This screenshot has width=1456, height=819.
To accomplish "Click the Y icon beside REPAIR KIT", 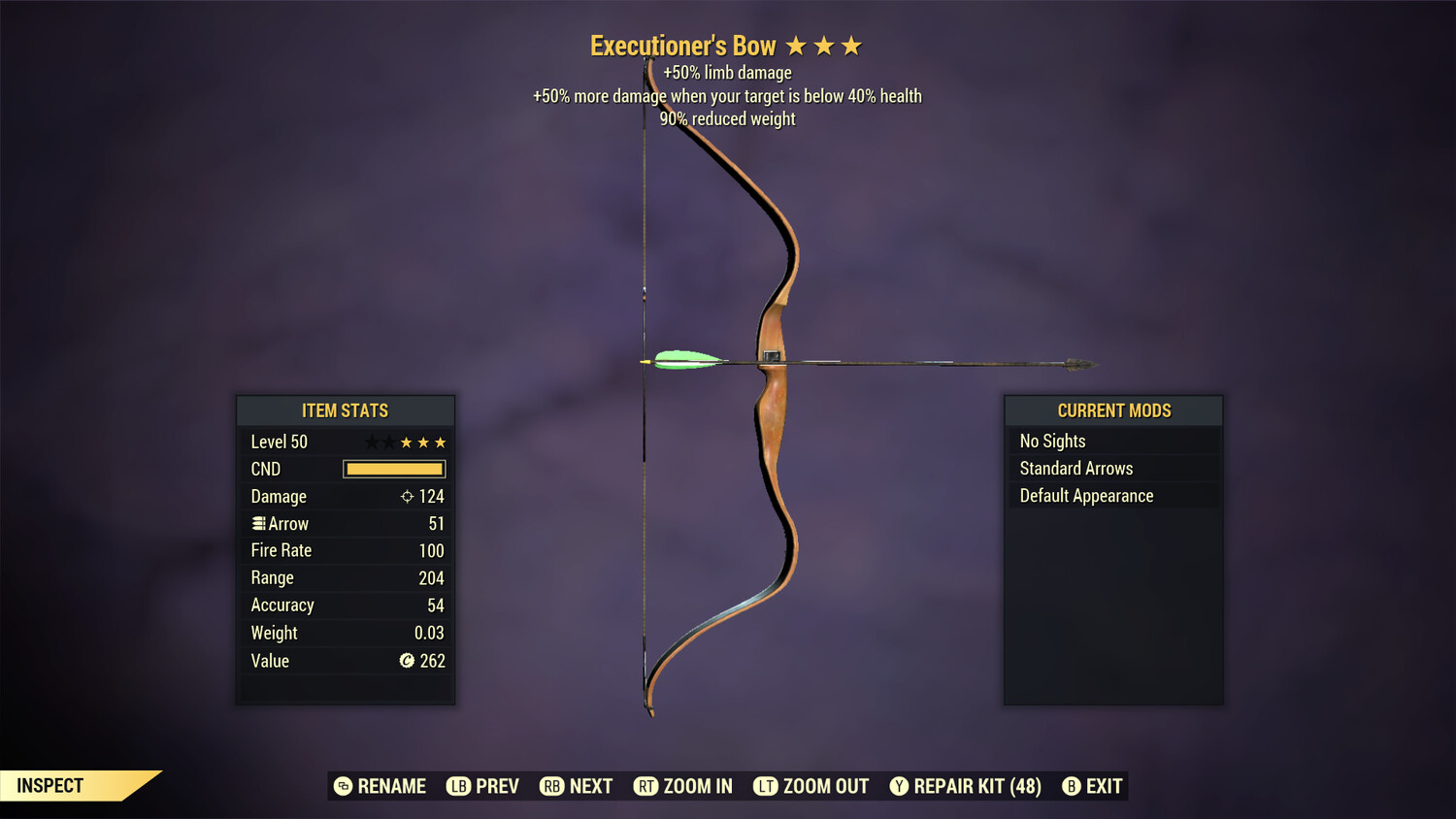I will tap(899, 786).
